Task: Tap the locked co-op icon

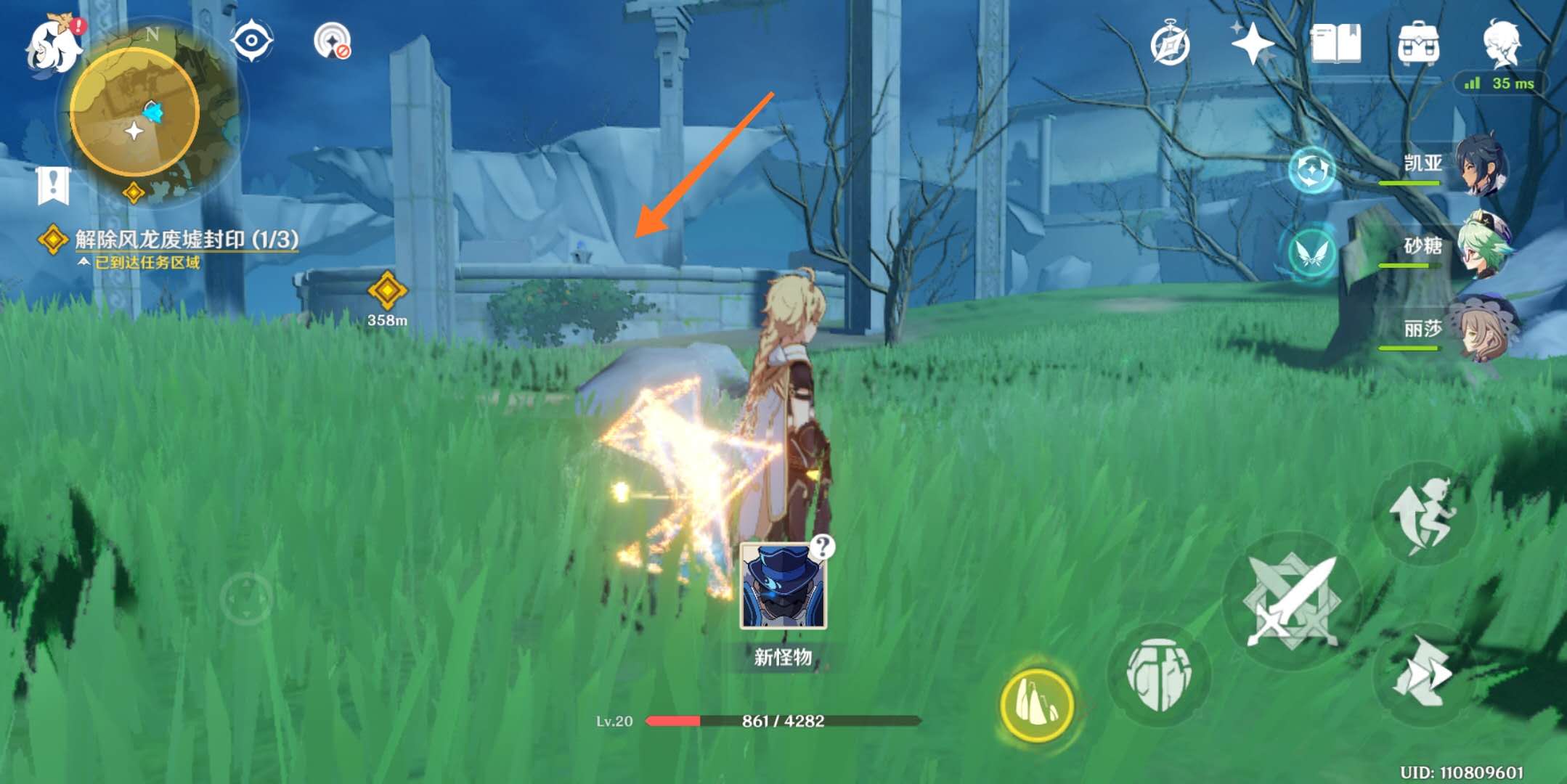Action: (x=333, y=41)
